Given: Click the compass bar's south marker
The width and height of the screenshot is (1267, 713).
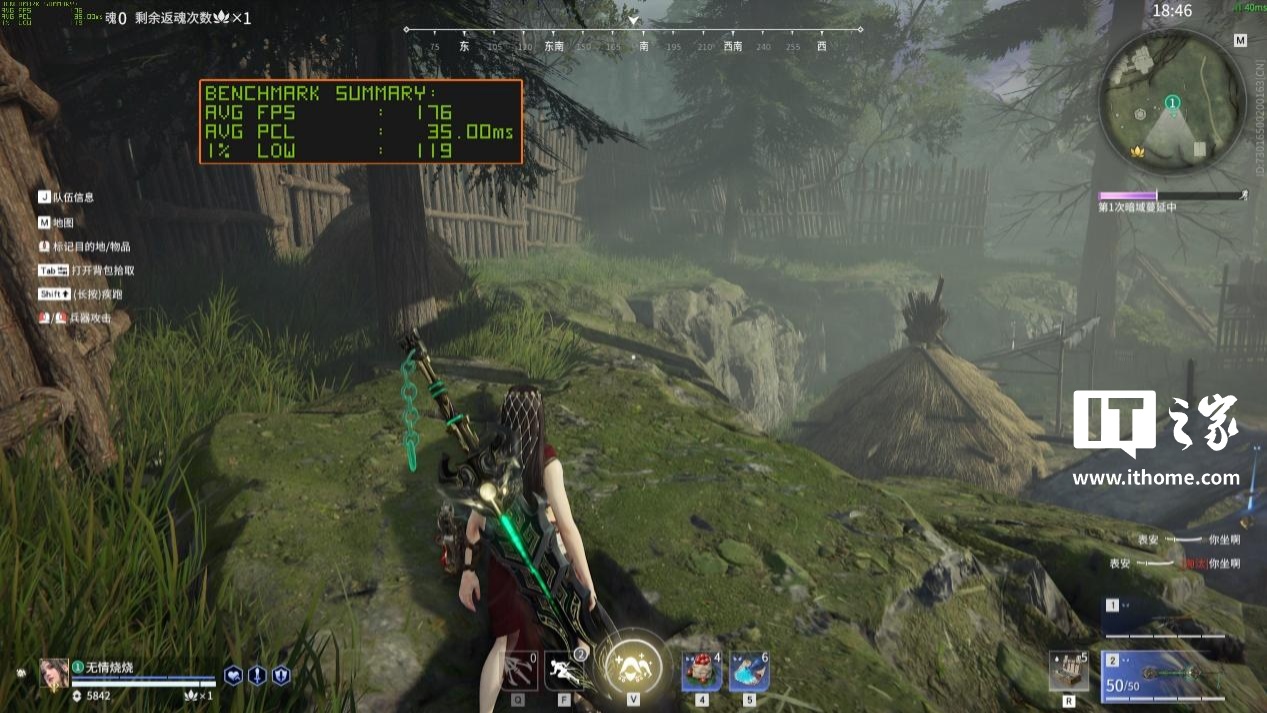Looking at the screenshot, I should [x=643, y=46].
